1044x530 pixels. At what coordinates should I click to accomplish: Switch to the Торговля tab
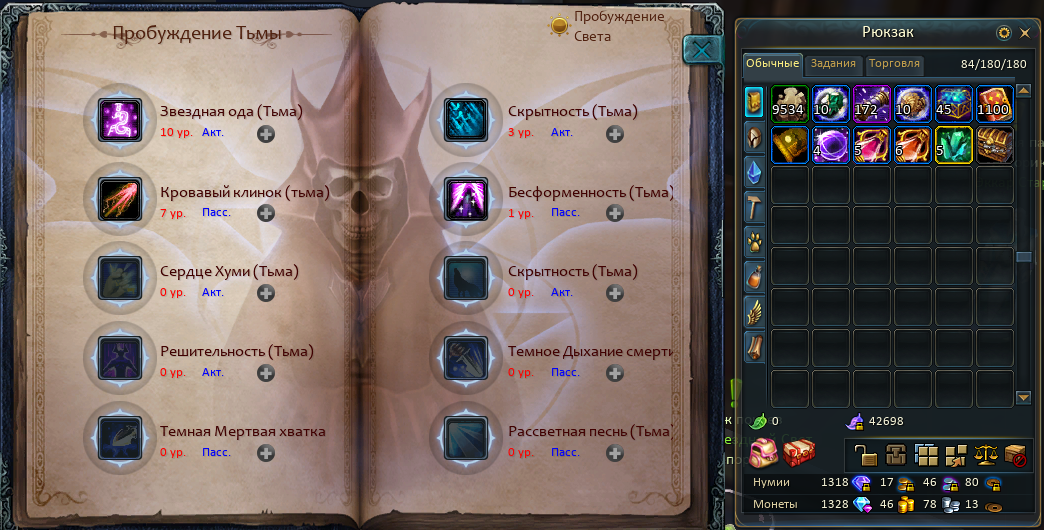click(x=894, y=64)
